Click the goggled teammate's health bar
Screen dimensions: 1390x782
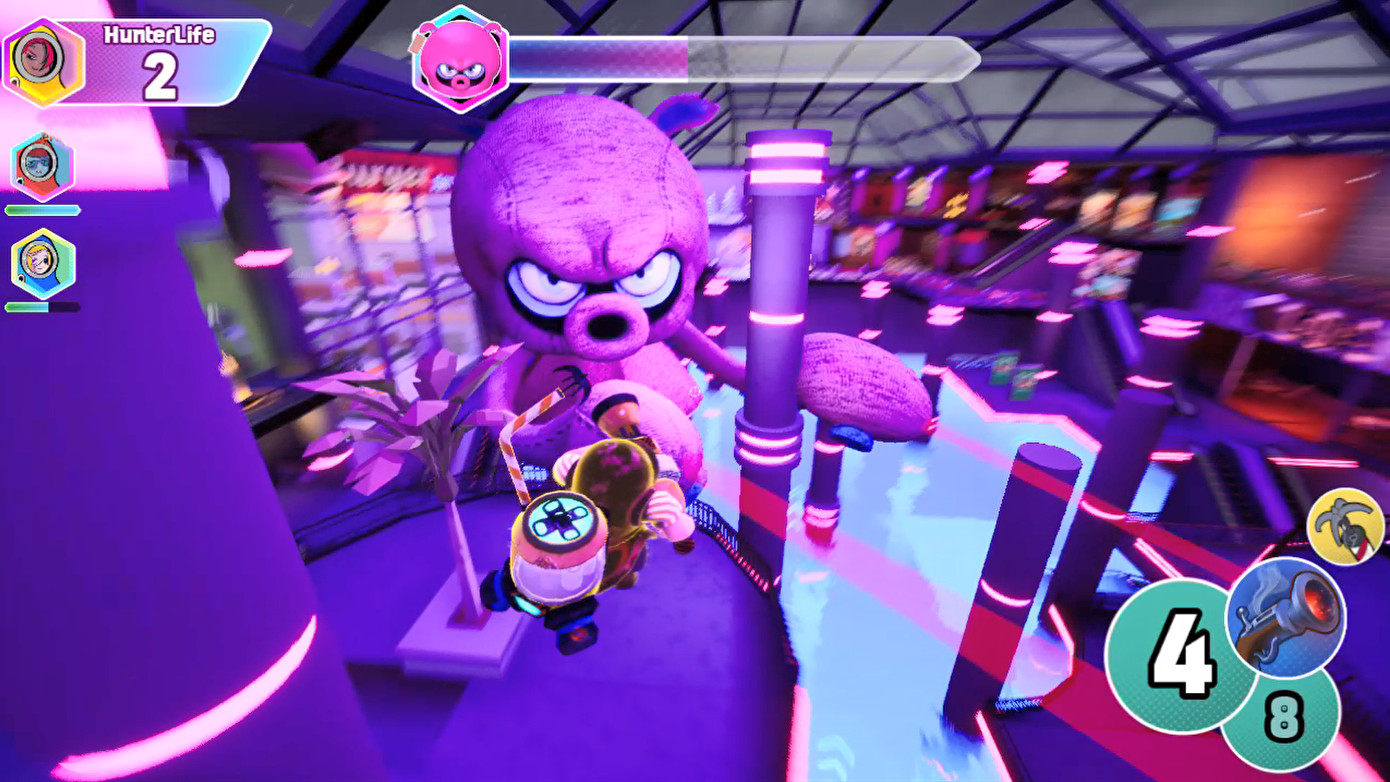pos(43,210)
